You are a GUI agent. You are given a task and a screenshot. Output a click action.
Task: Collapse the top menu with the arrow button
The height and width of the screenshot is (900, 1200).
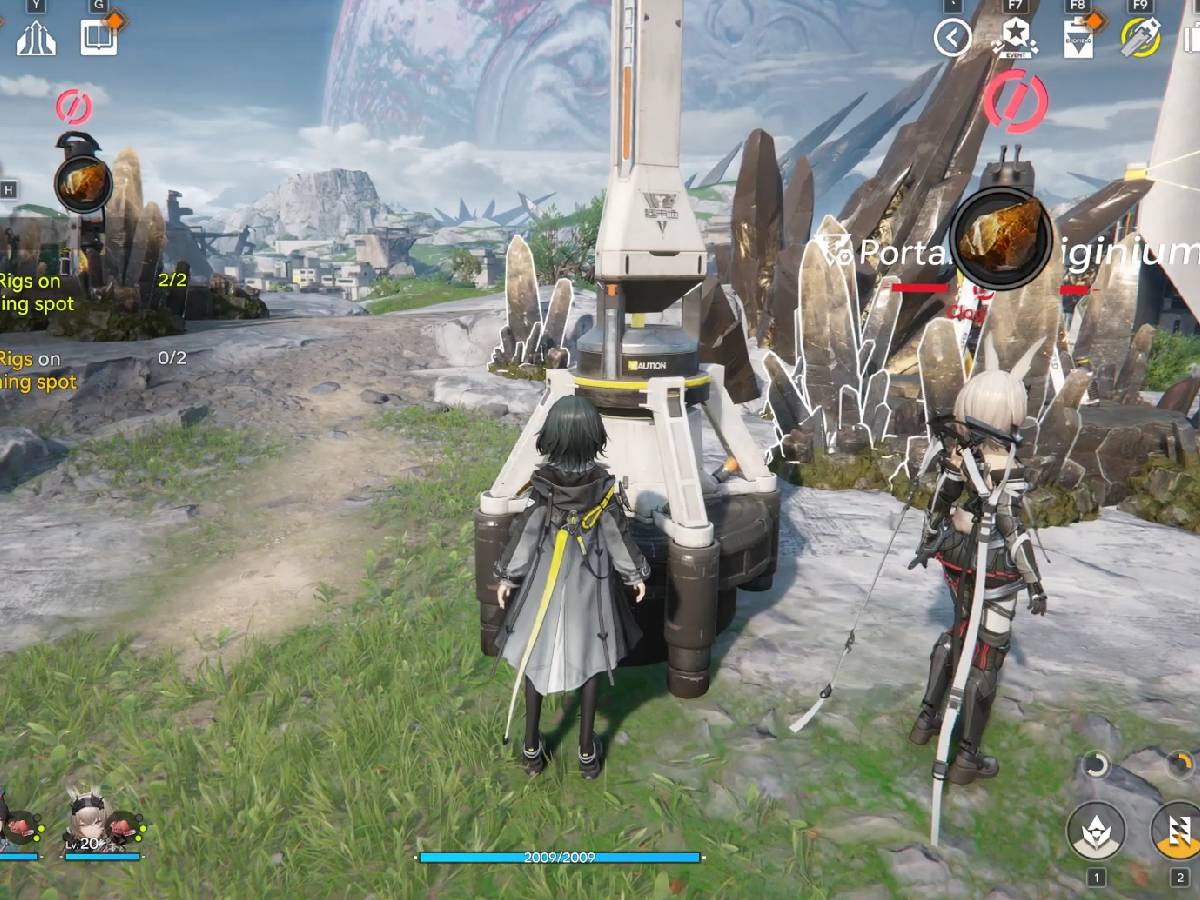[x=952, y=39]
